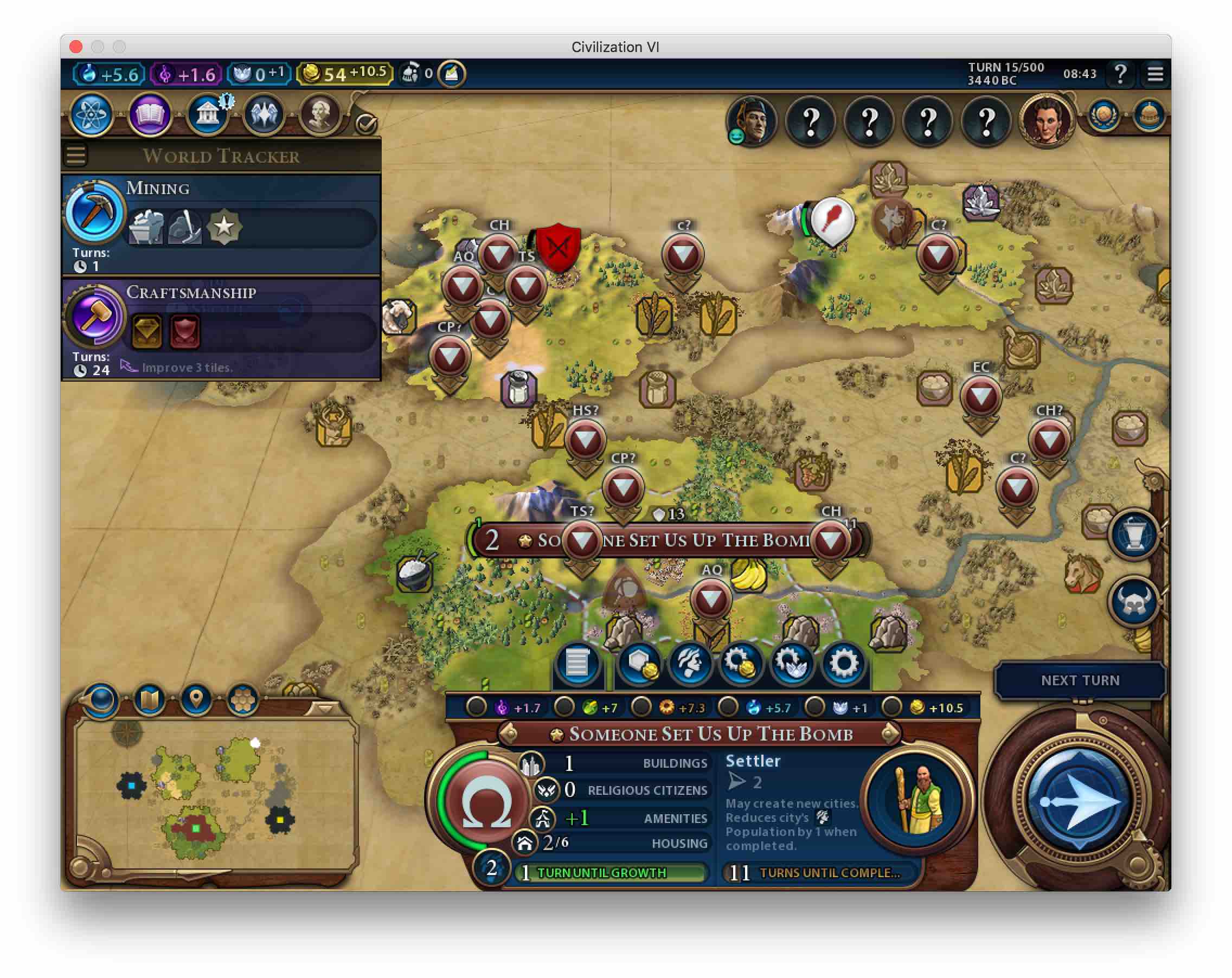Image resolution: width=1232 pixels, height=978 pixels.
Task: Open the Technology tree
Action: (x=92, y=115)
